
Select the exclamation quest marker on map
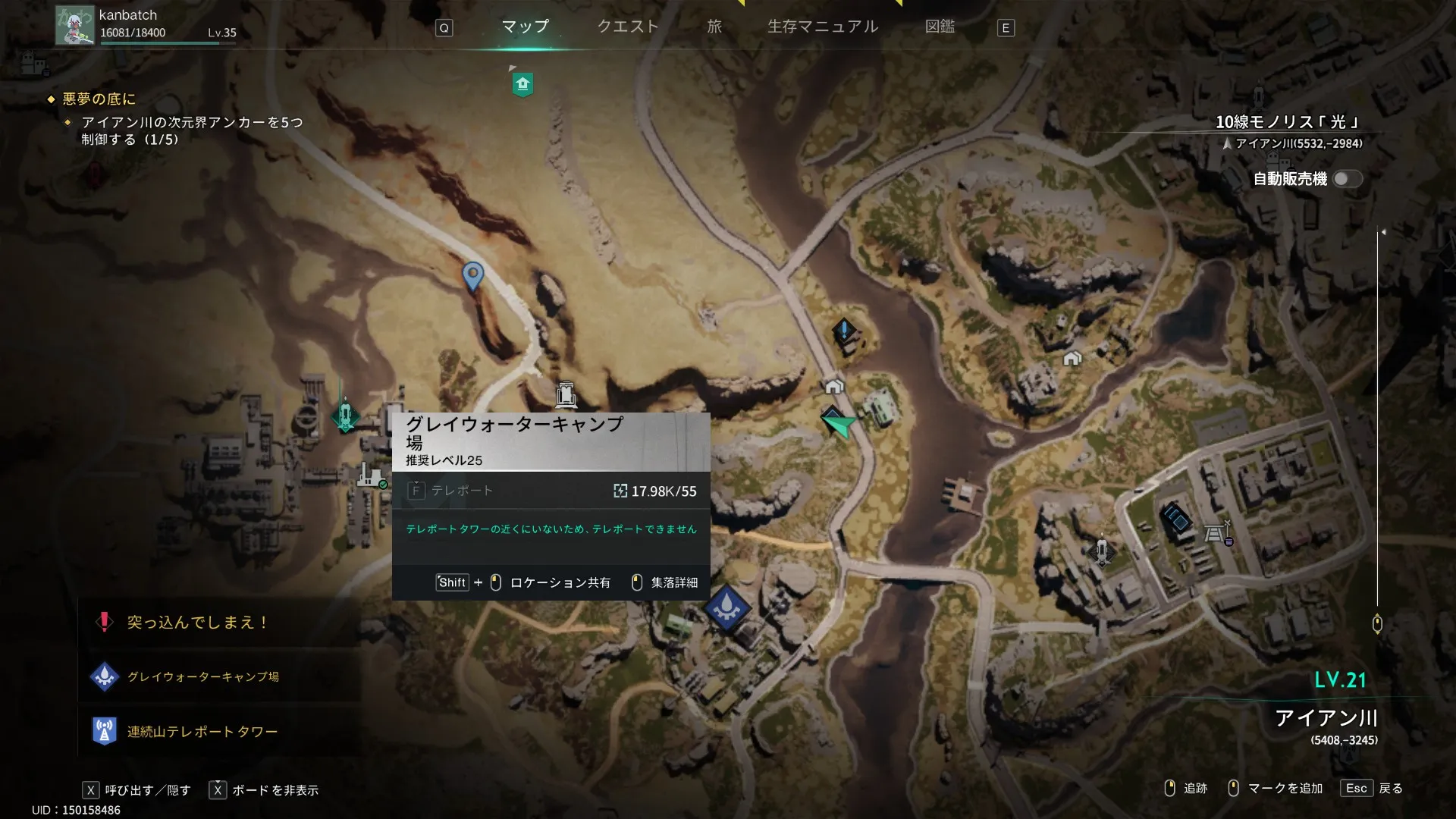(x=844, y=331)
